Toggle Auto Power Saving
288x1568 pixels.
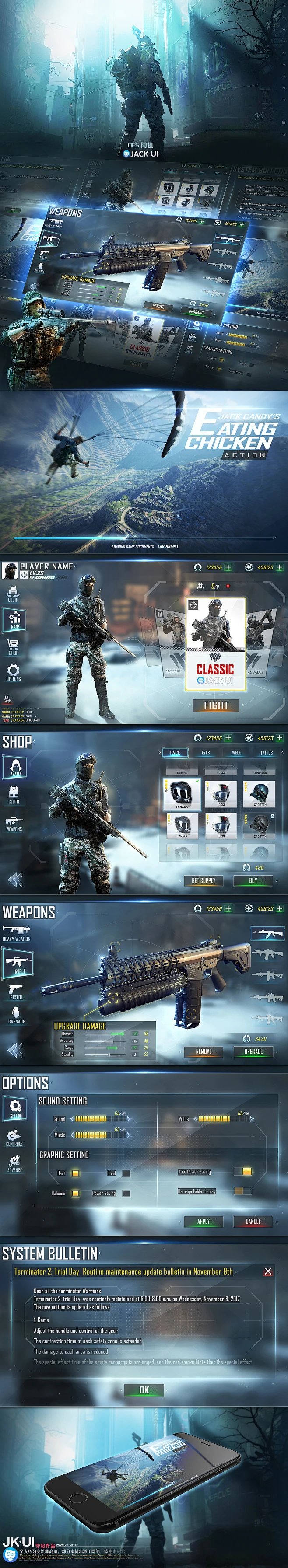pyautogui.click(x=246, y=1171)
